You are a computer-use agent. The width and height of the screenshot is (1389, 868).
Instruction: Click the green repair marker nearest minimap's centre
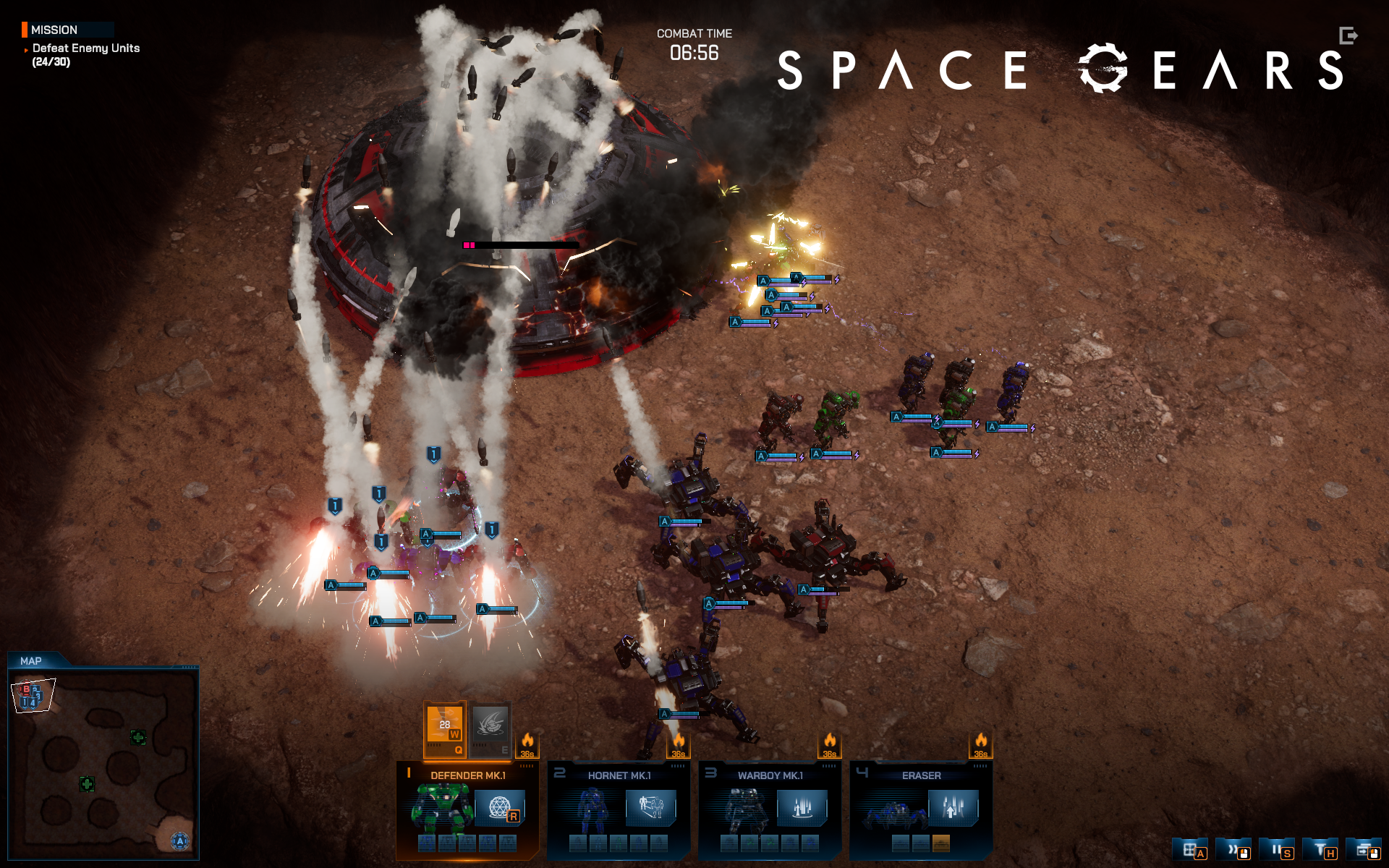[87, 783]
